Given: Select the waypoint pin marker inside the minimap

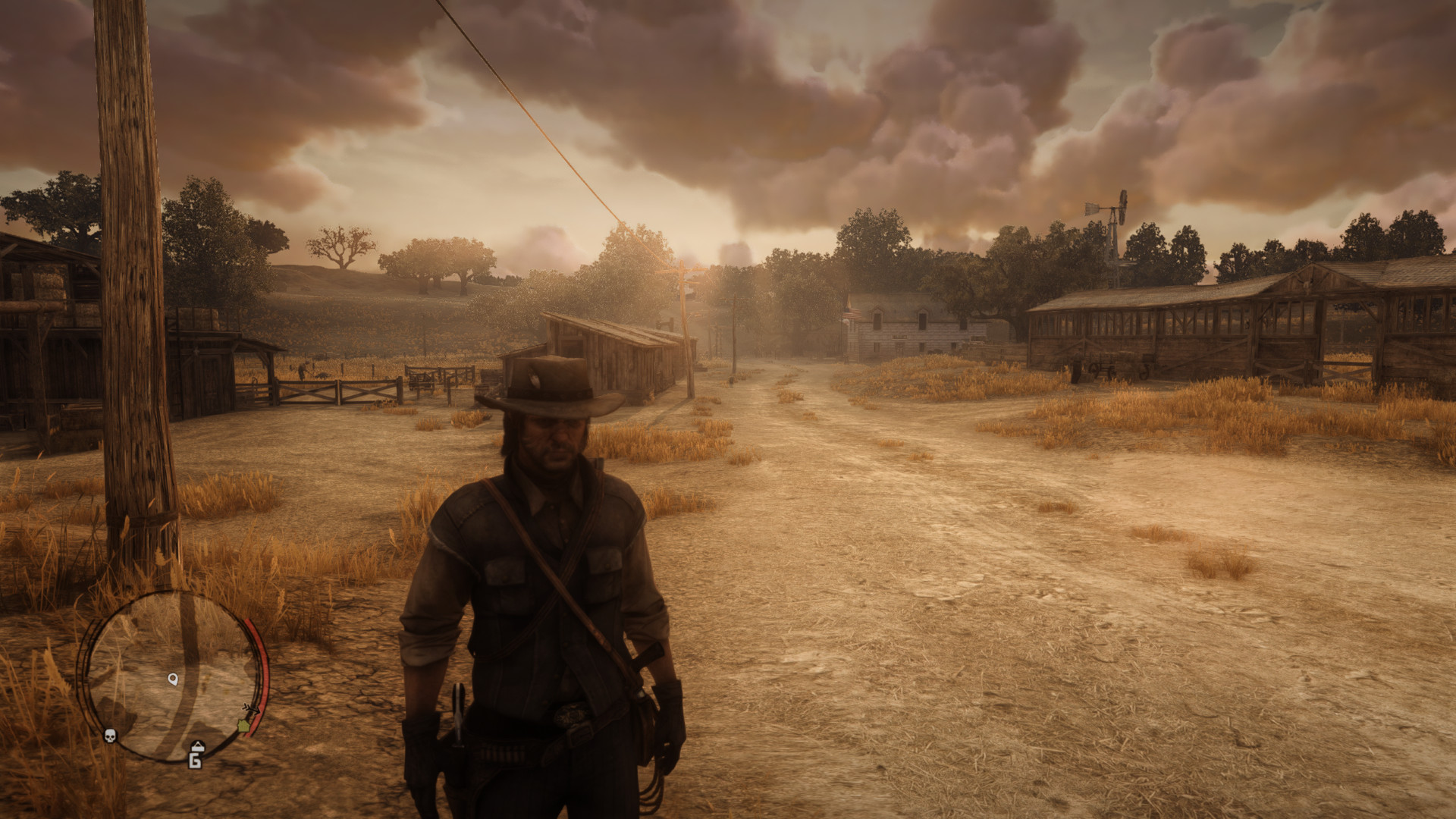Looking at the screenshot, I should tap(173, 679).
